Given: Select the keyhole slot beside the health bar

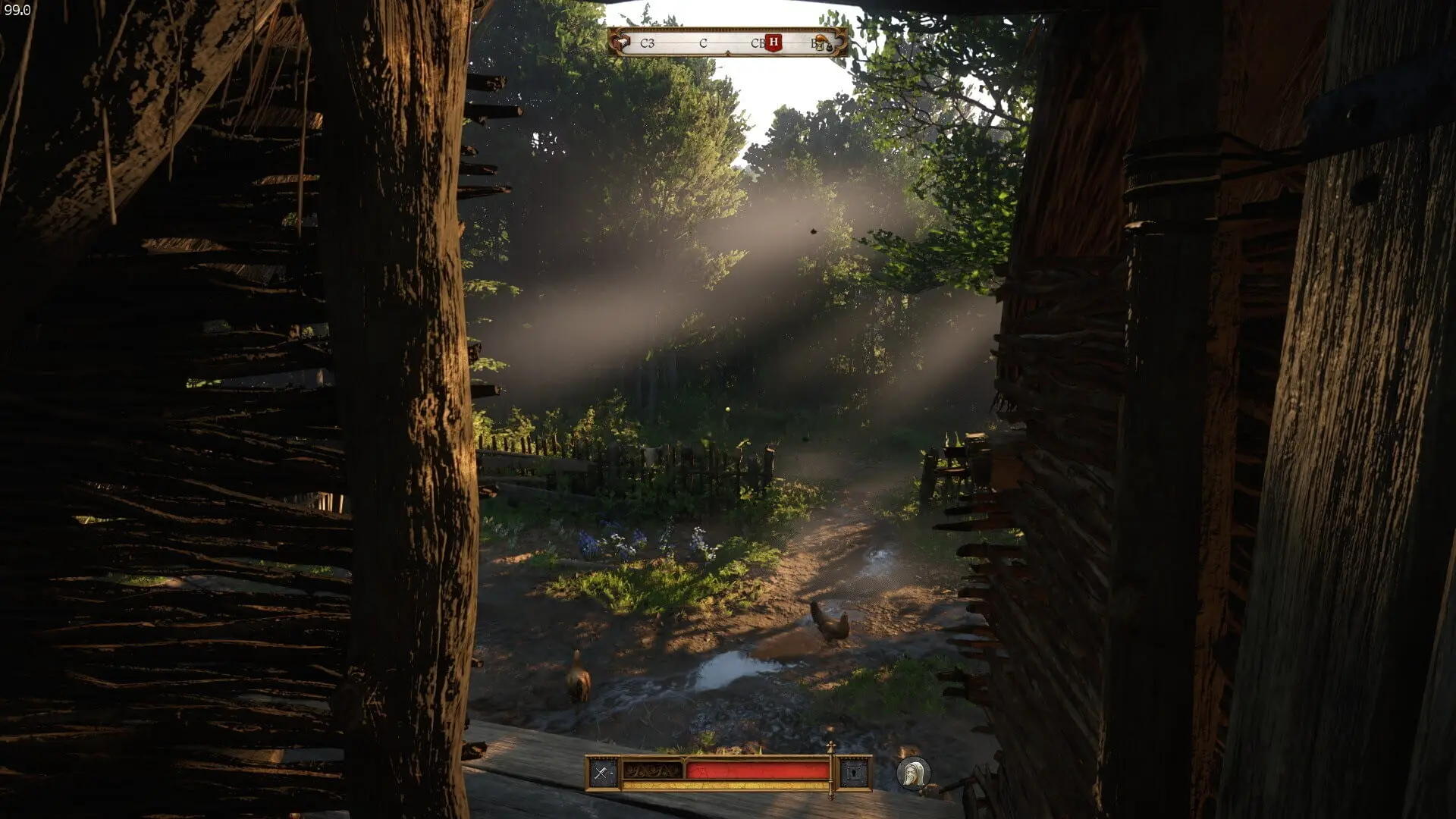Looking at the screenshot, I should click(x=855, y=773).
